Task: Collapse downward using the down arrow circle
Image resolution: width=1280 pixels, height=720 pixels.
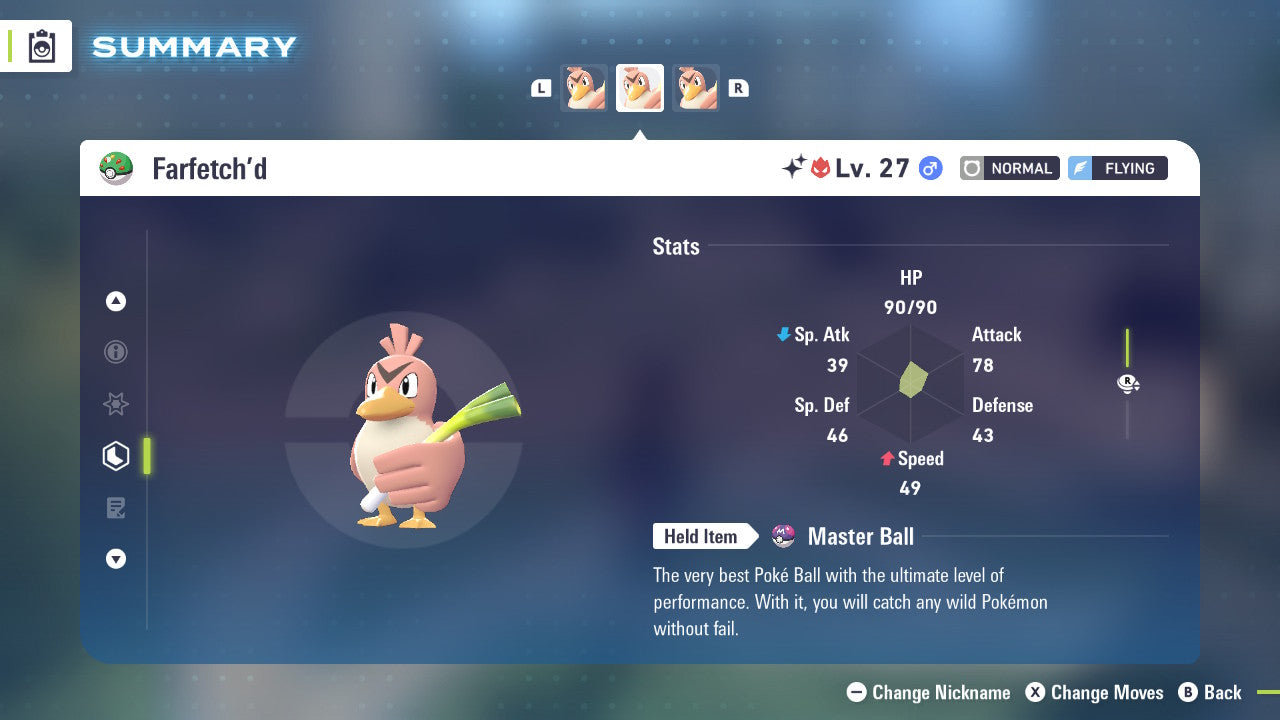Action: click(116, 559)
